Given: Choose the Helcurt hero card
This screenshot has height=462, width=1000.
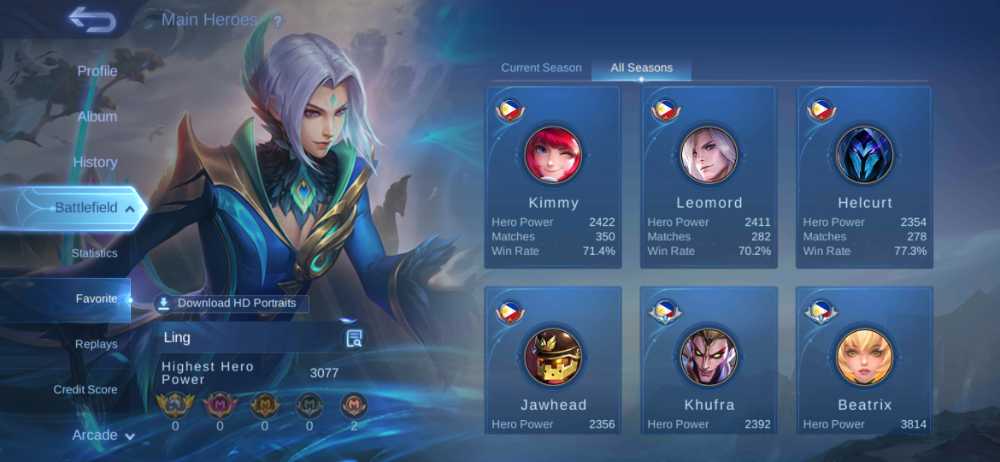Looking at the screenshot, I should [864, 177].
